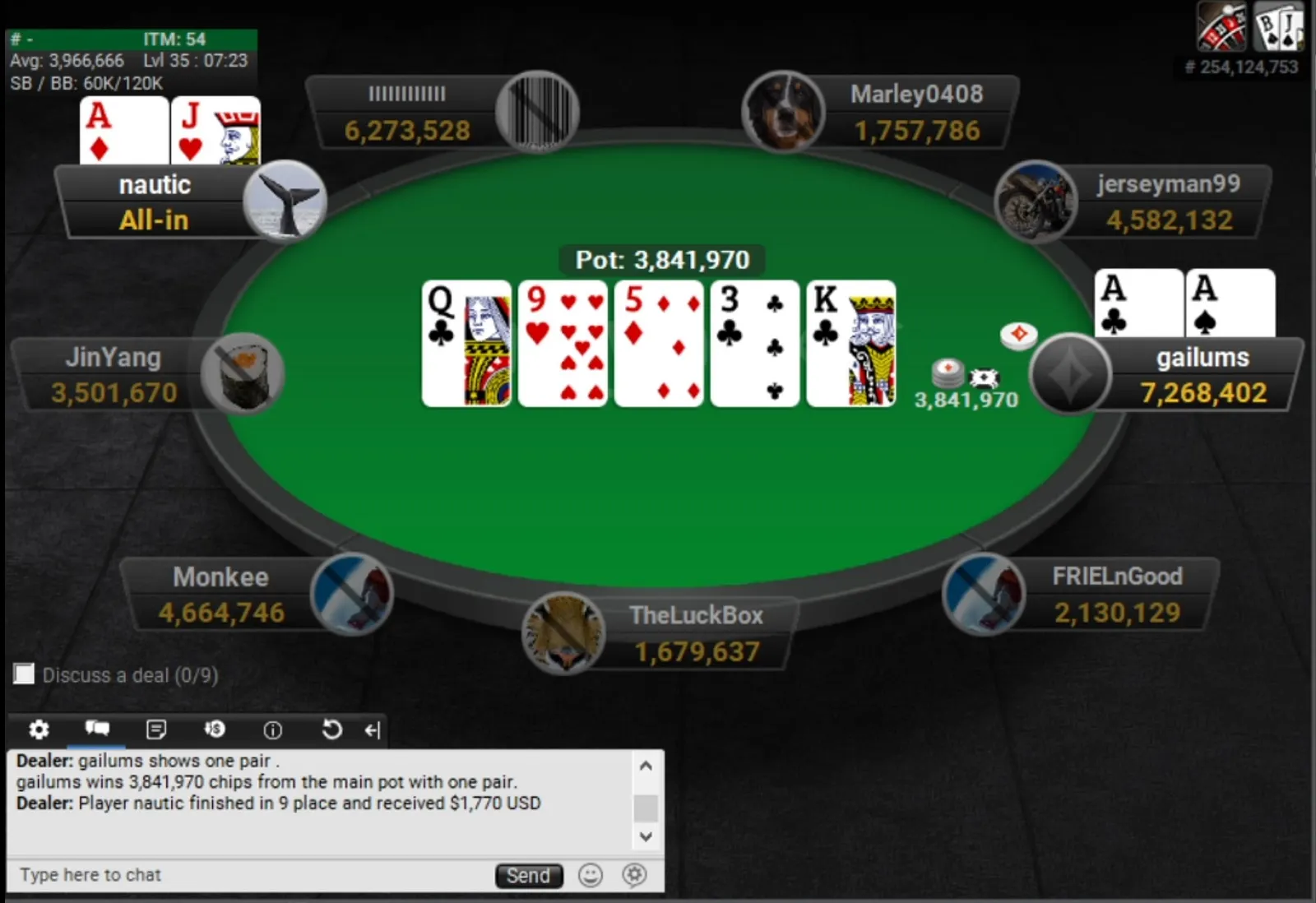The image size is (1316, 903).
Task: Switch to the chat bubbles tab
Action: pyautogui.click(x=97, y=729)
